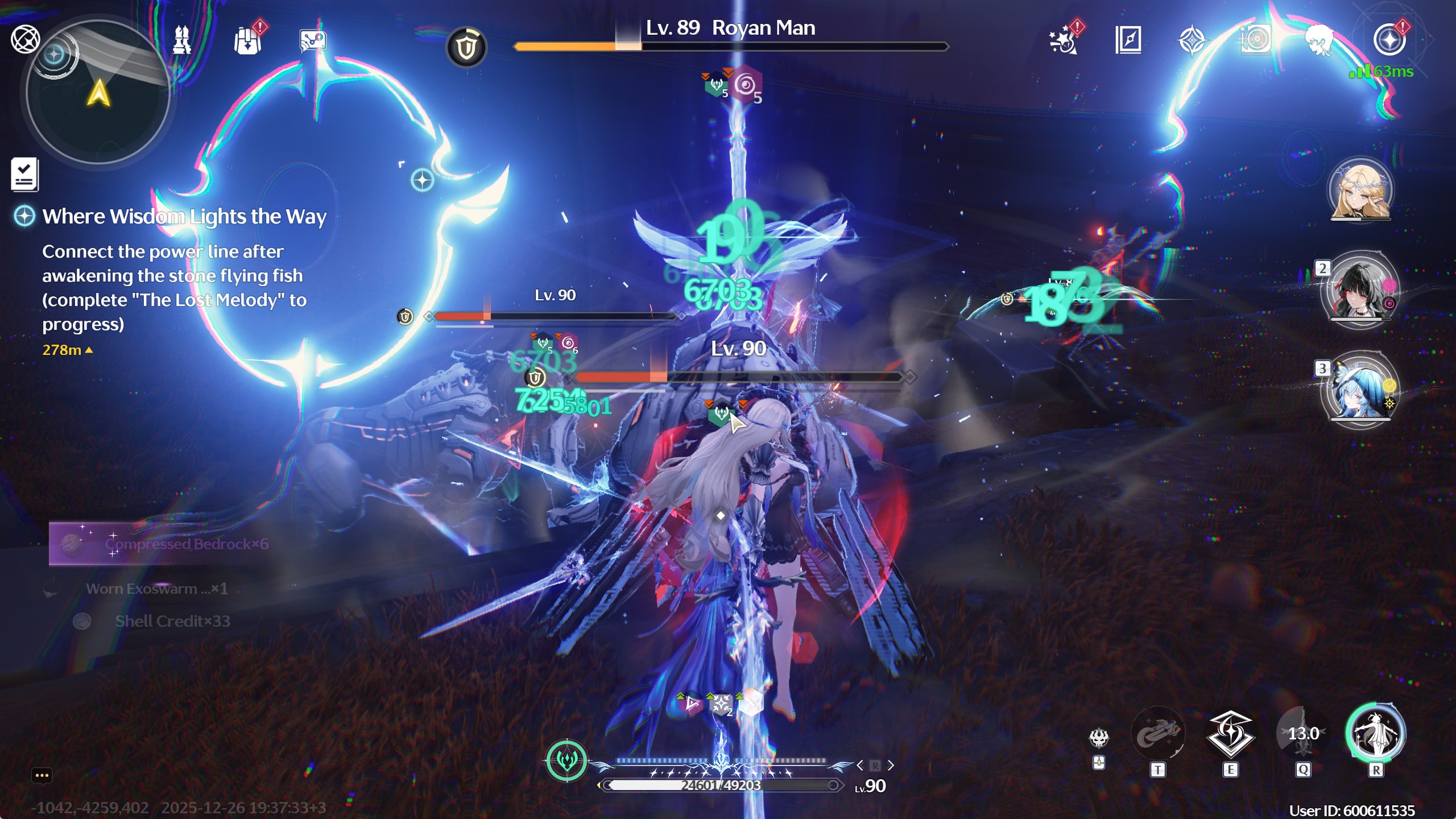Image resolution: width=1456 pixels, height=819 pixels.
Task: Open the chat-bubble route icon beside the backpack
Action: [313, 42]
